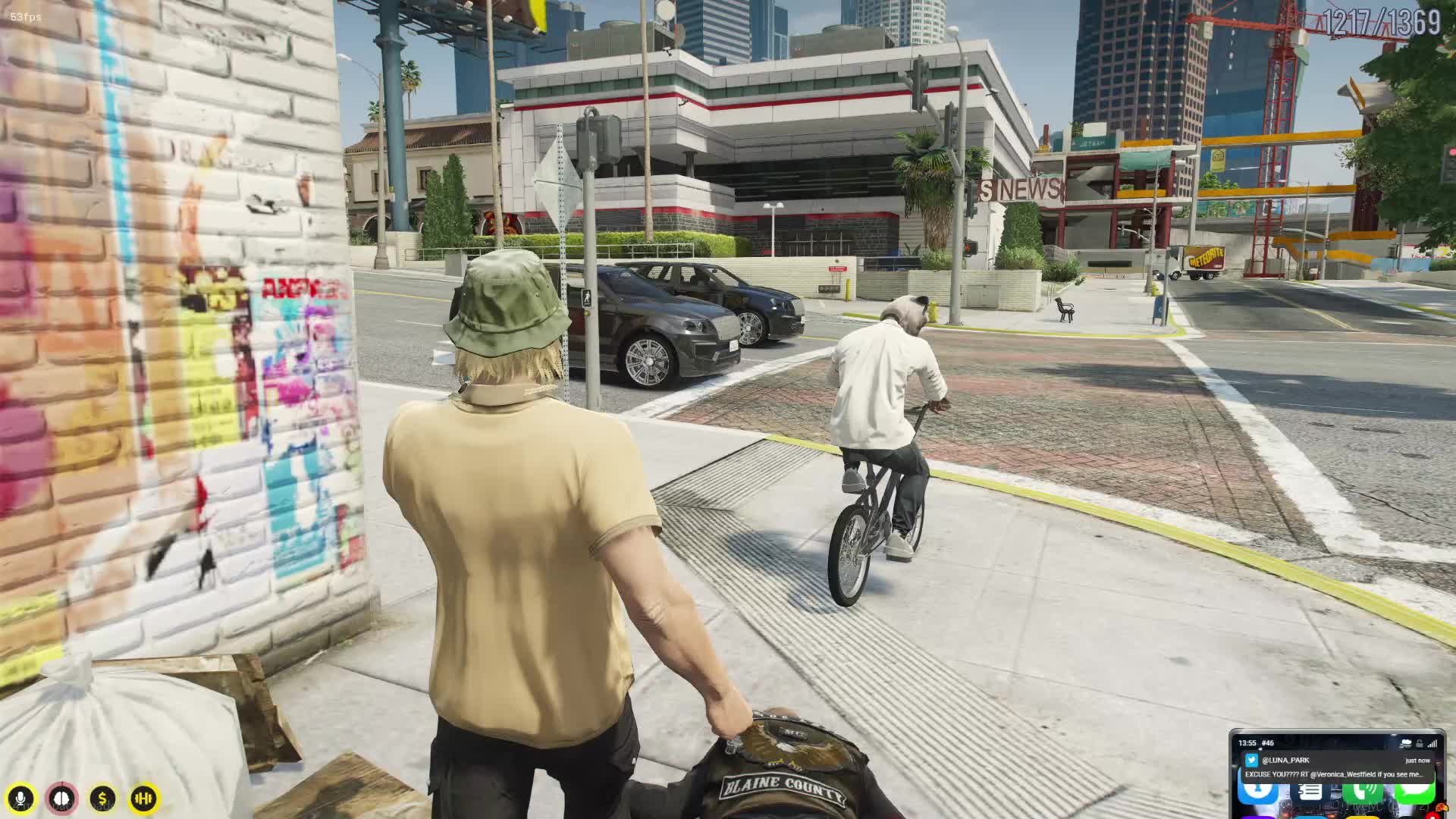Click the microphone voice status icon

click(21, 798)
